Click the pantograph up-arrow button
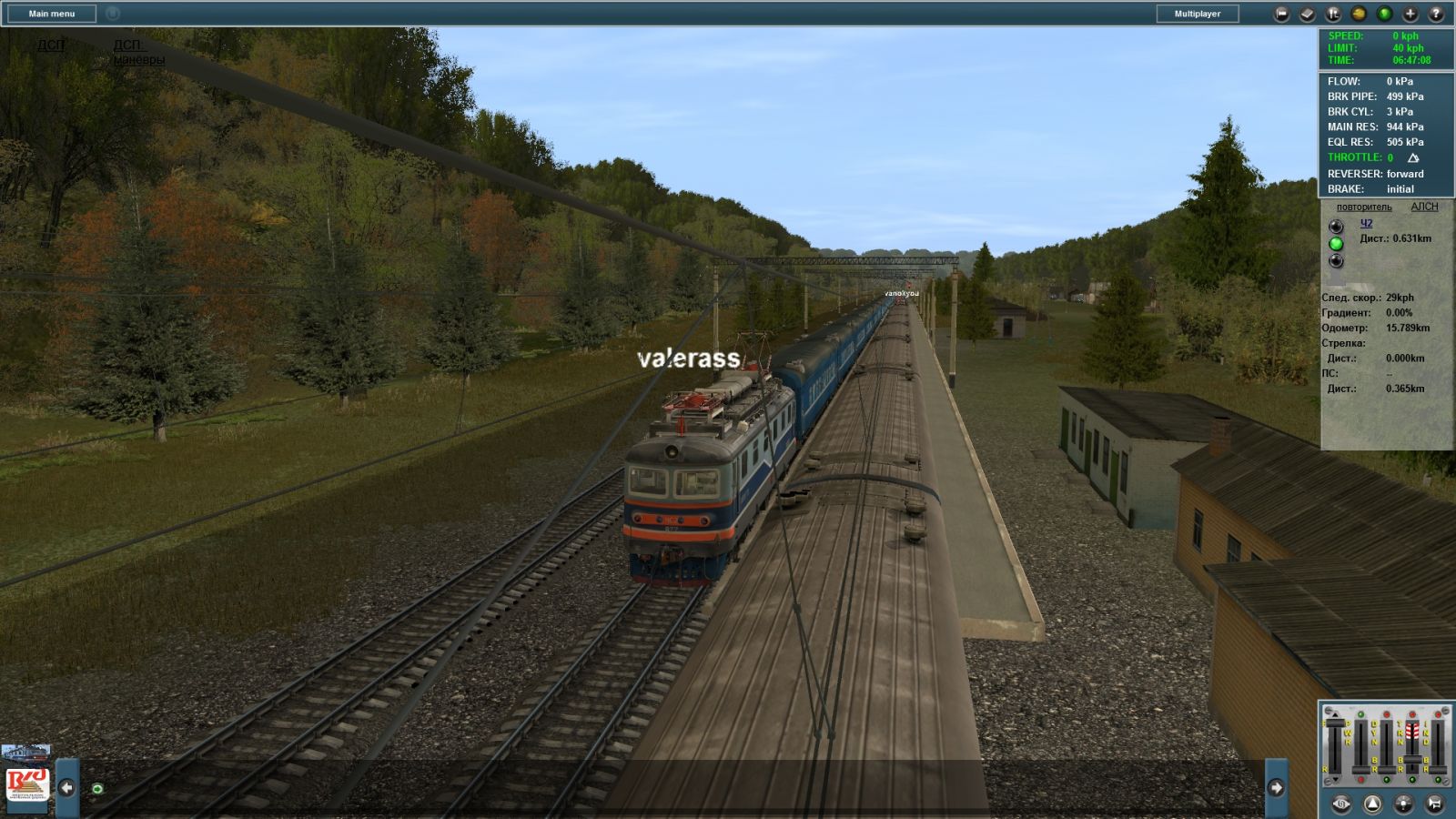Viewport: 1456px width, 819px height. tap(1372, 804)
